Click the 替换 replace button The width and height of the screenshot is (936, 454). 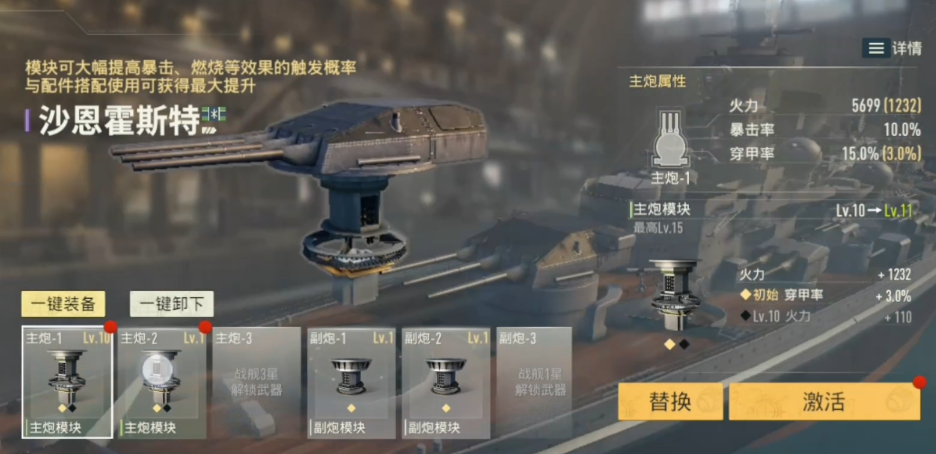point(670,402)
